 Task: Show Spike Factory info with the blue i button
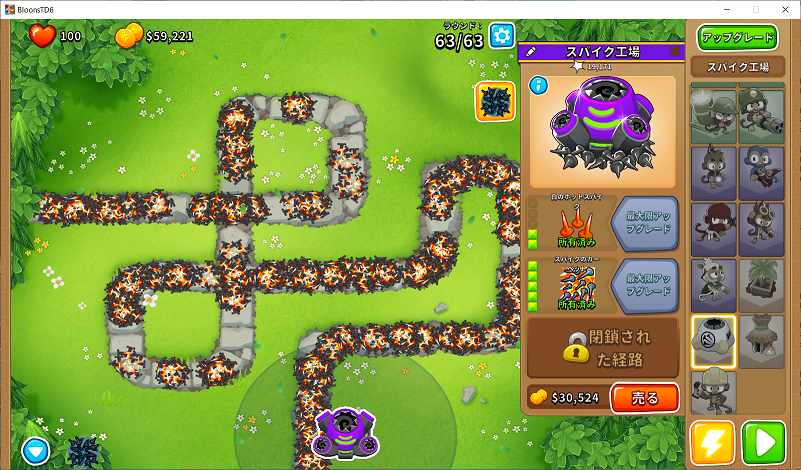(x=537, y=86)
